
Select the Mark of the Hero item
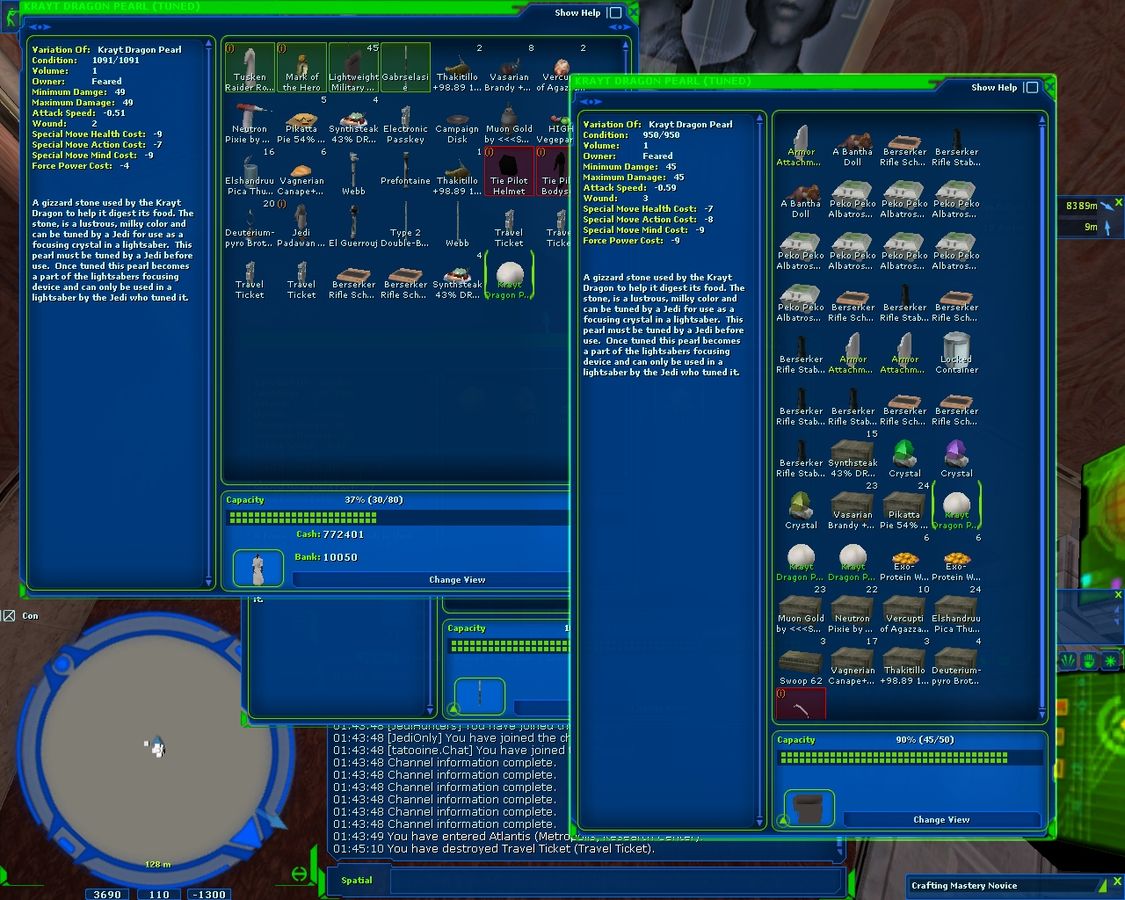coord(302,67)
